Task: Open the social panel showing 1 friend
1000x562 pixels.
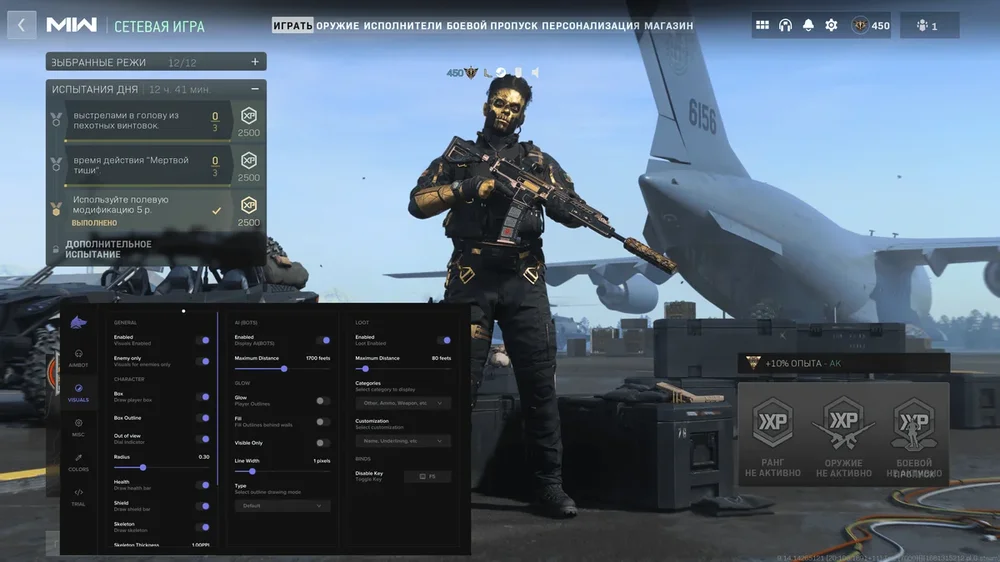Action: pyautogui.click(x=928, y=25)
